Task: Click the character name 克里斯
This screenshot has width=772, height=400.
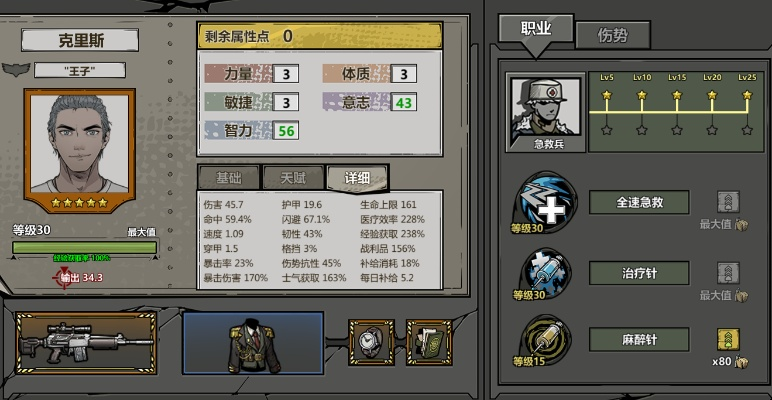Action: pos(79,41)
